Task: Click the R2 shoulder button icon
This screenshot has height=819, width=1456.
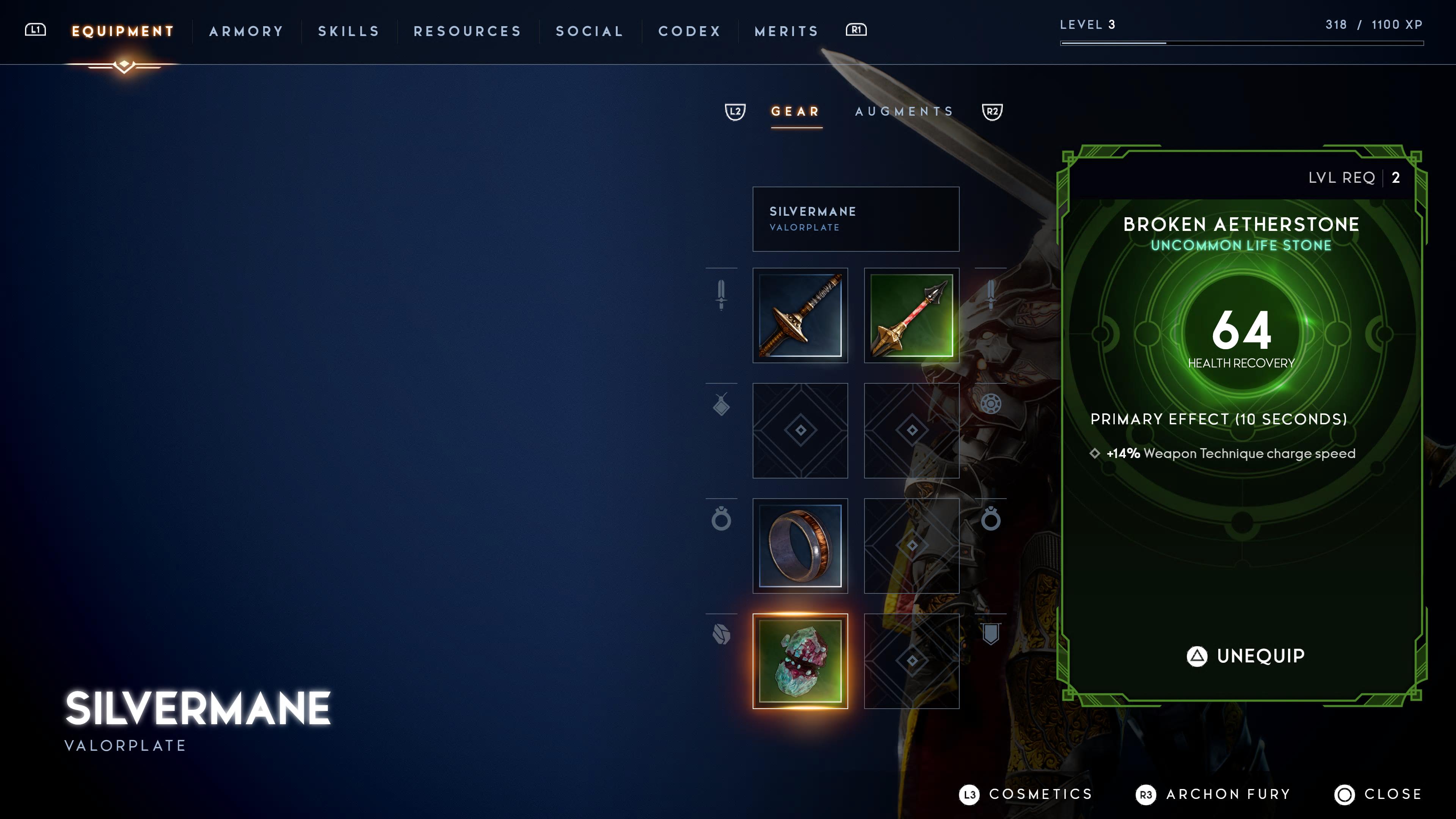Action: 992,112
